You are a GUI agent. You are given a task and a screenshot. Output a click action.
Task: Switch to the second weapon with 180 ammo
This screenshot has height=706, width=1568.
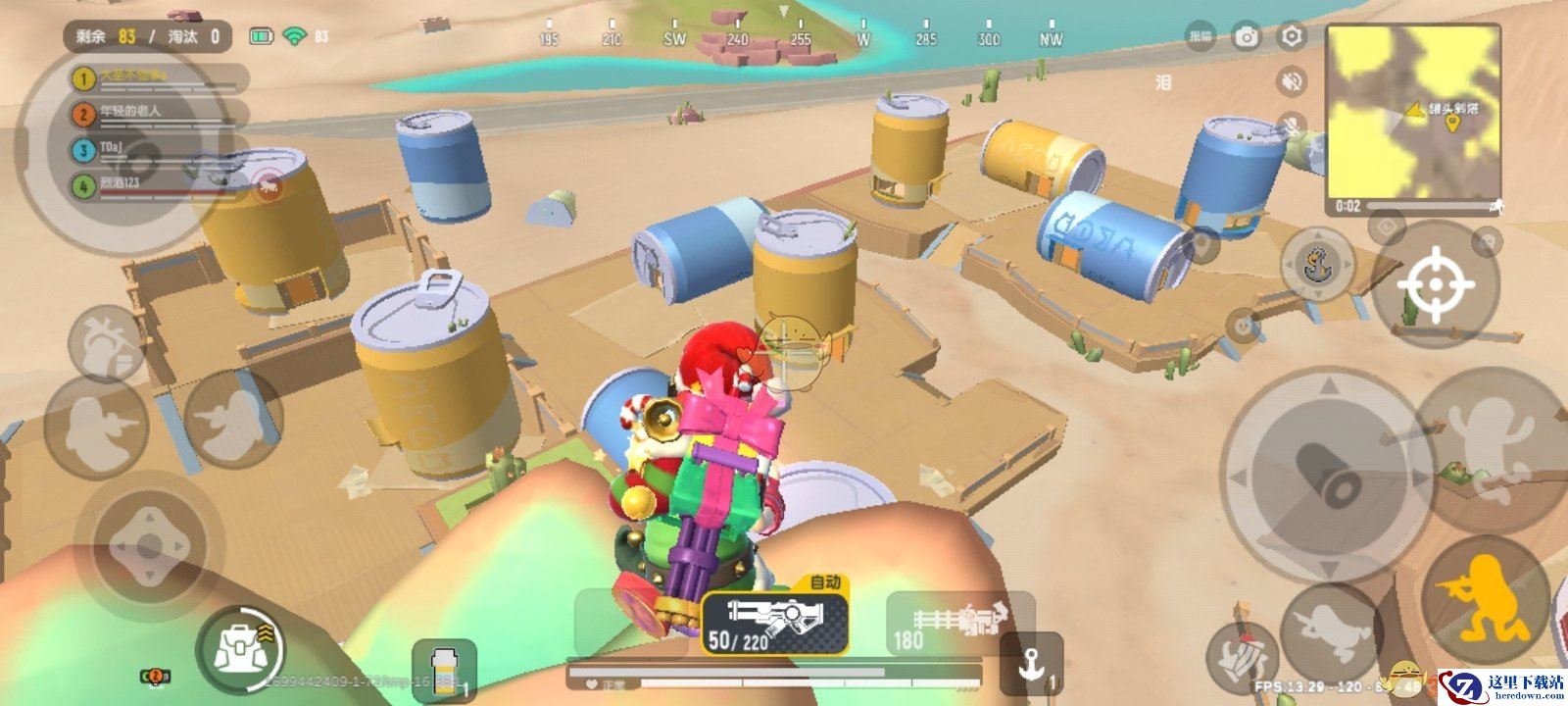point(958,624)
